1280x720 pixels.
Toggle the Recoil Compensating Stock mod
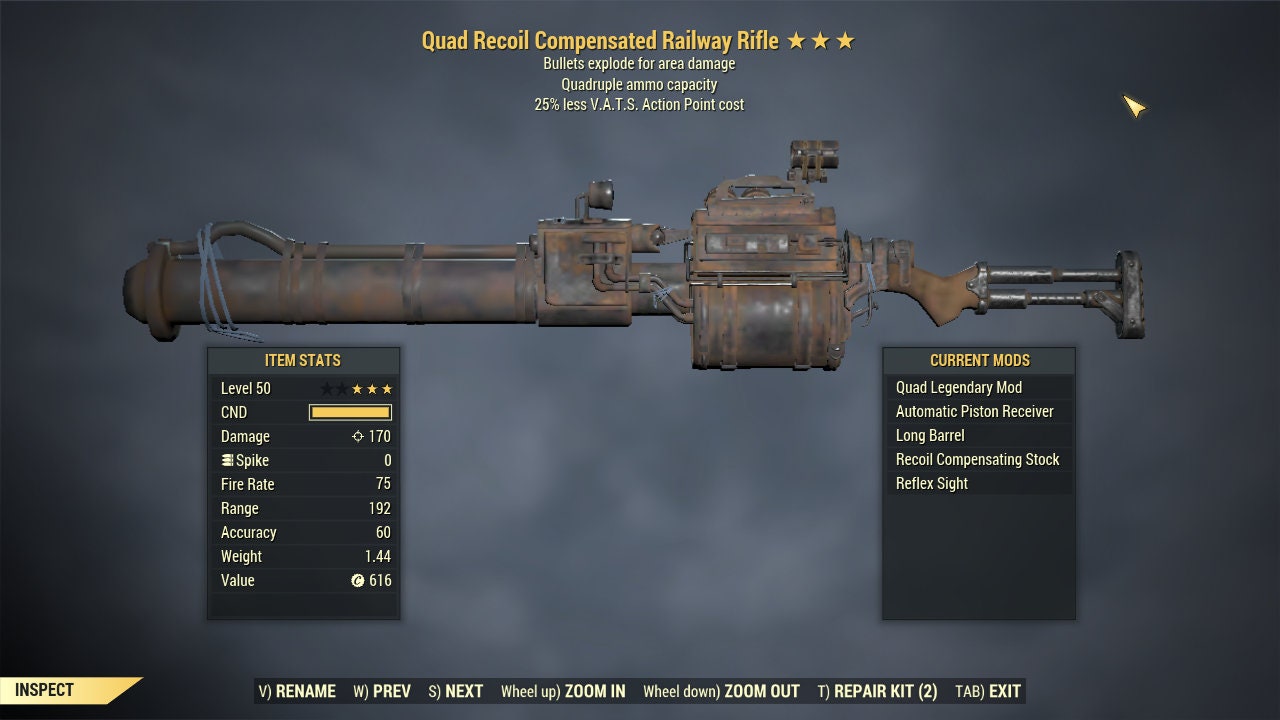click(x=980, y=459)
